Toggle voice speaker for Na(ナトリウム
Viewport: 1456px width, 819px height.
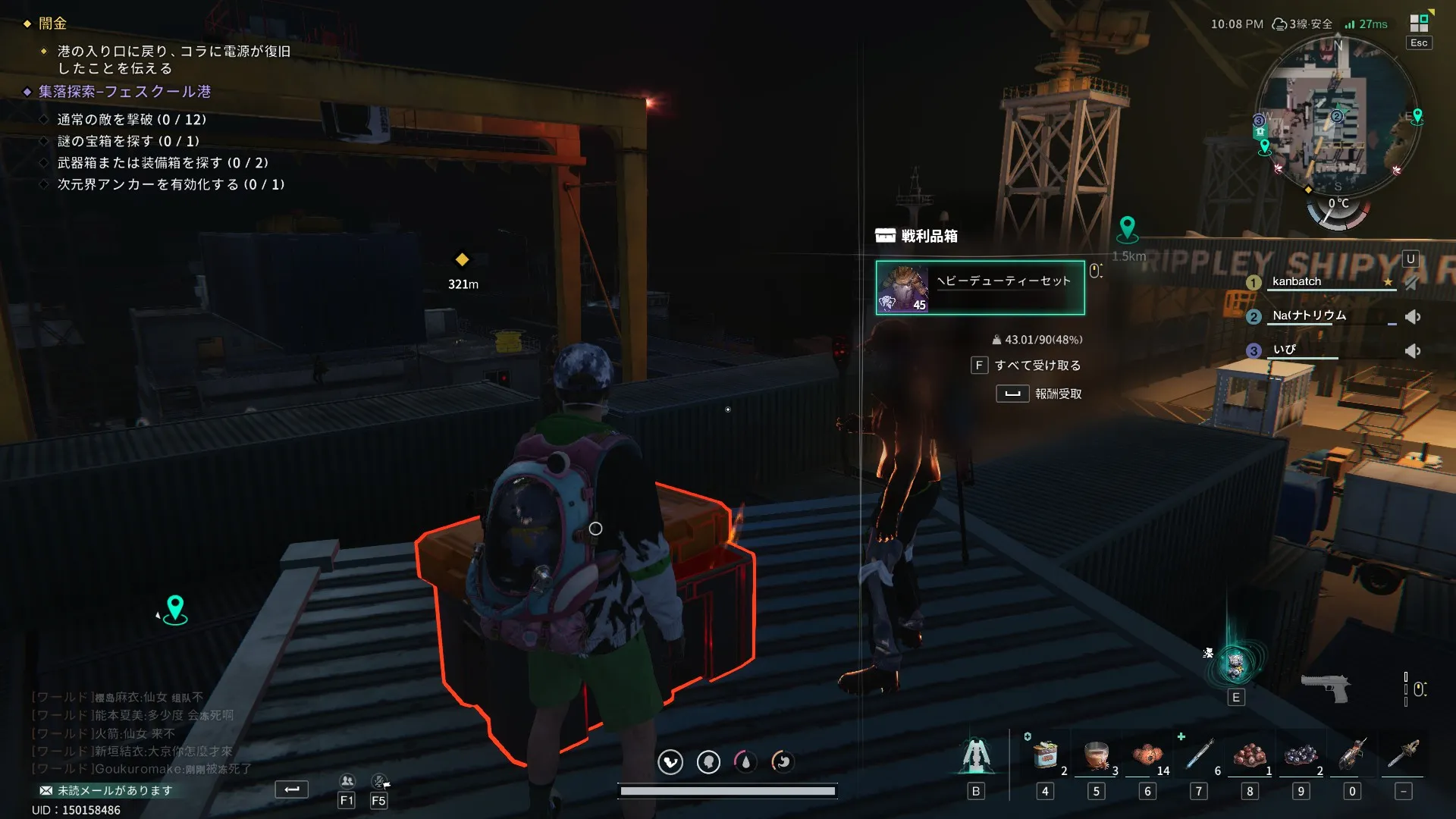[1412, 317]
